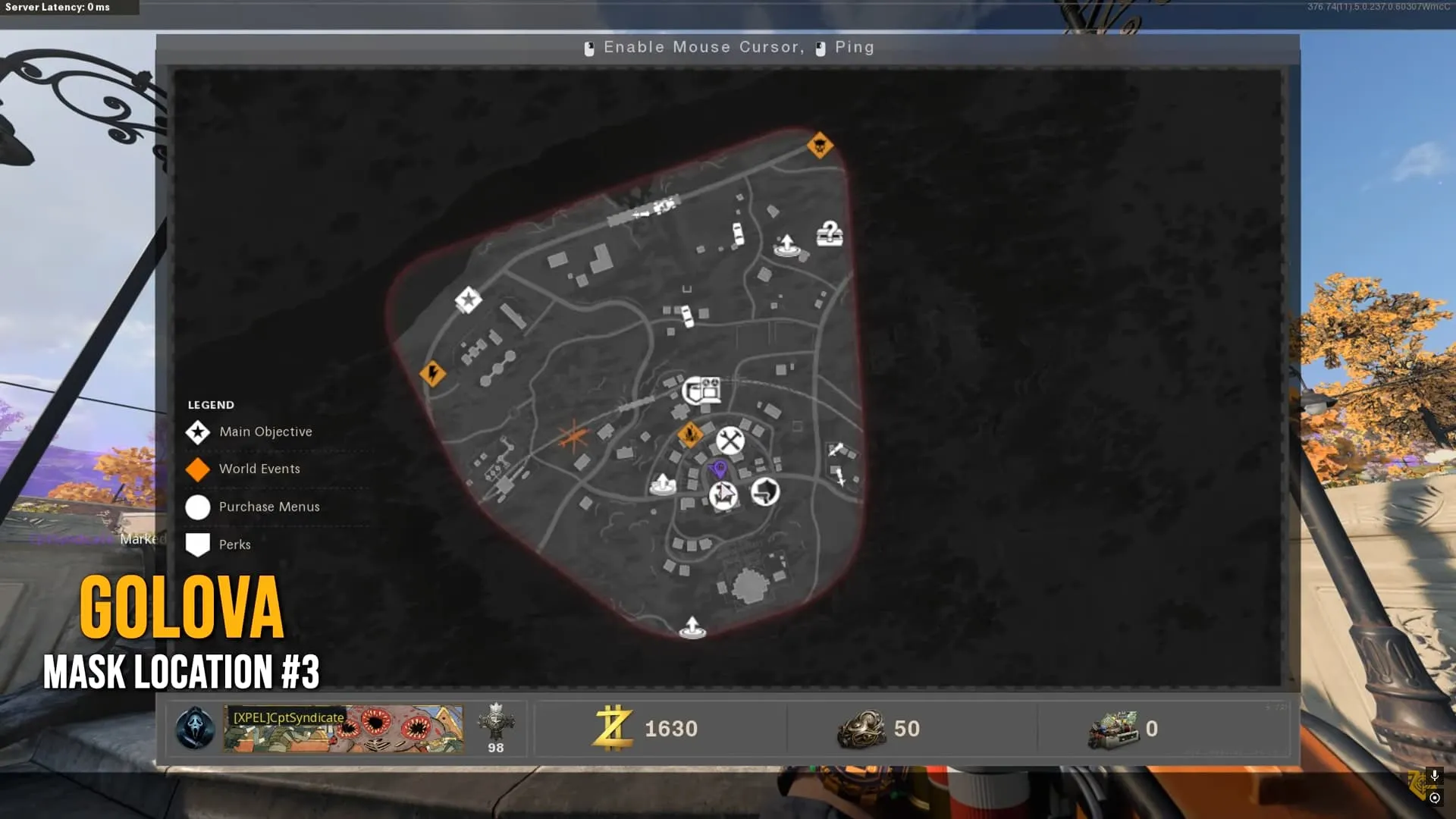Click the Main Objective legend entry

[x=265, y=431]
